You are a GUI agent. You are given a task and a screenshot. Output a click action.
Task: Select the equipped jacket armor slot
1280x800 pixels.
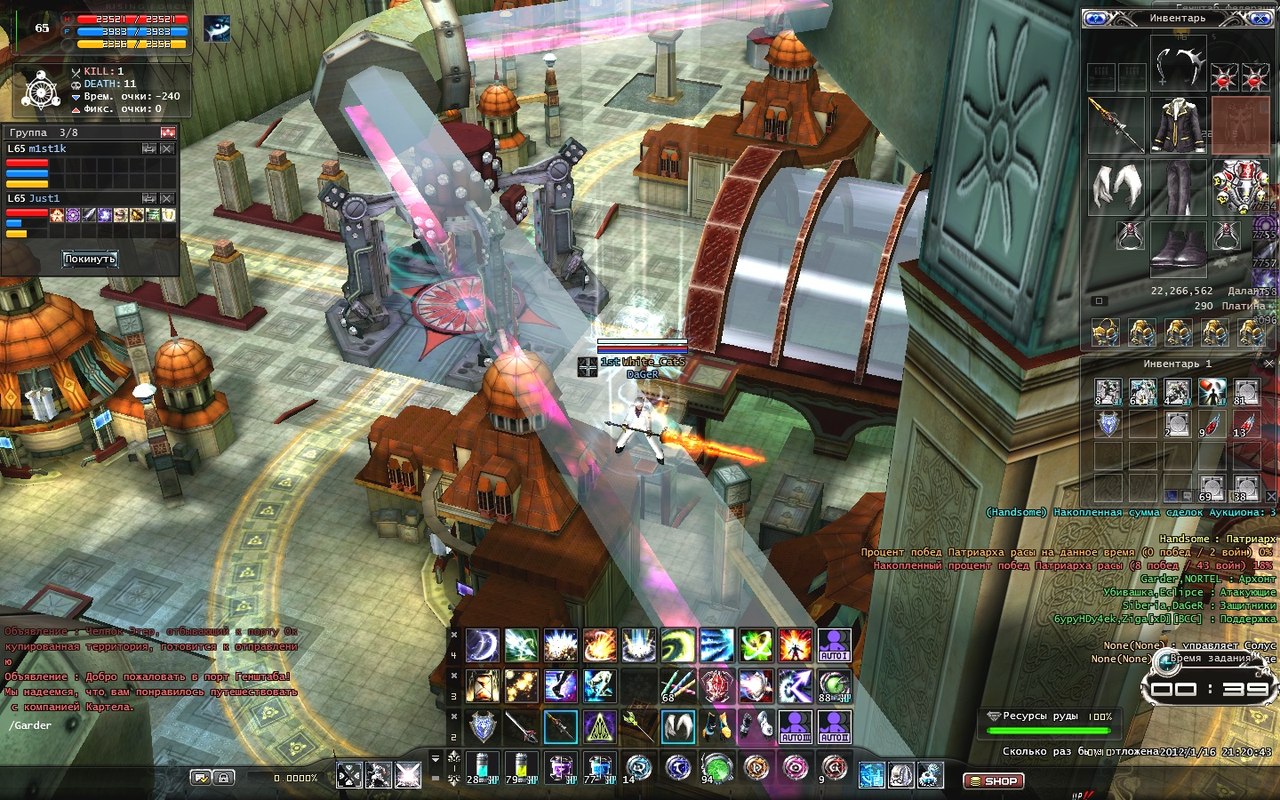click(x=1177, y=125)
